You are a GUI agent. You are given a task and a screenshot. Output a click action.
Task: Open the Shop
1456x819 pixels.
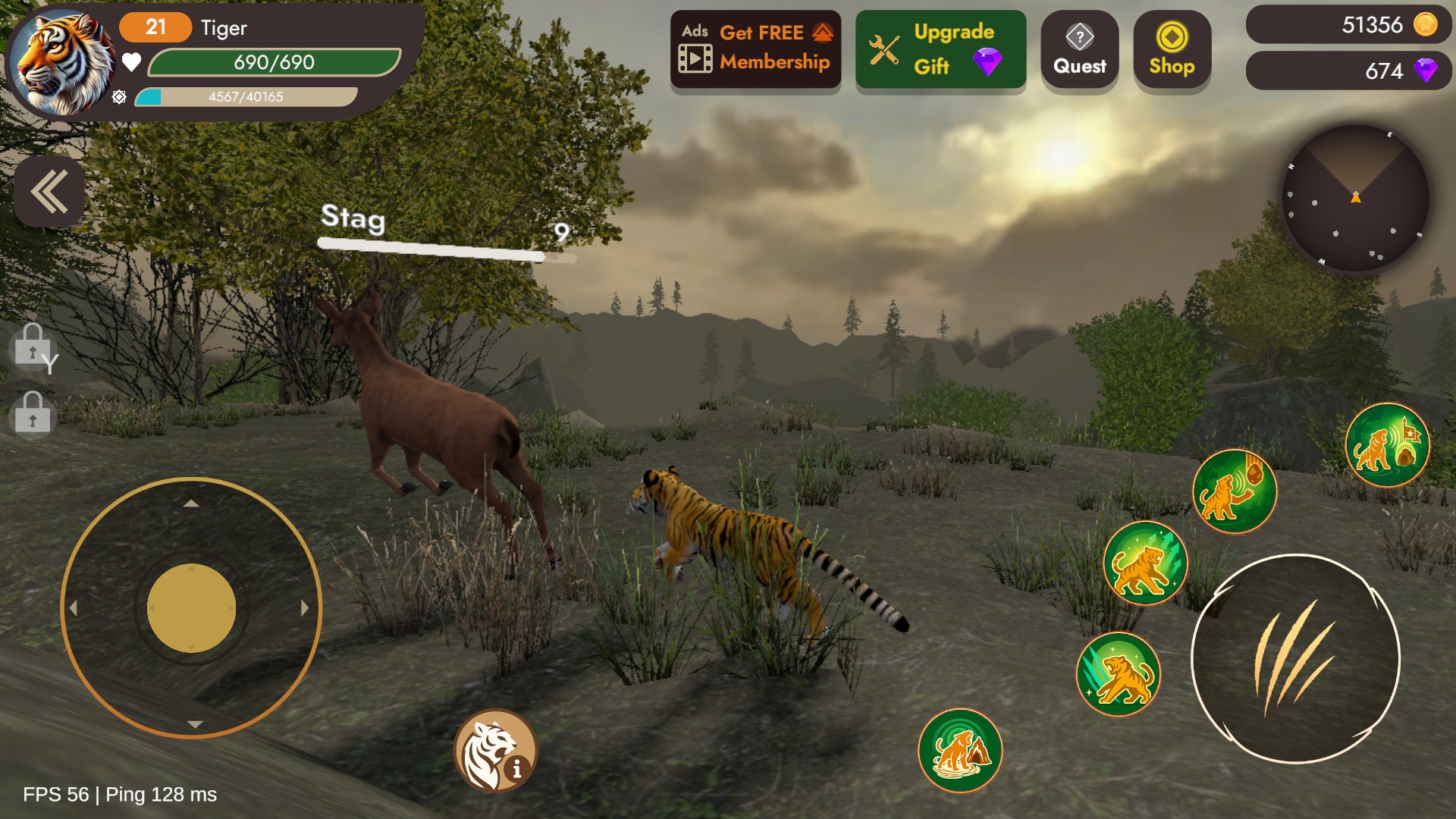coord(1172,50)
